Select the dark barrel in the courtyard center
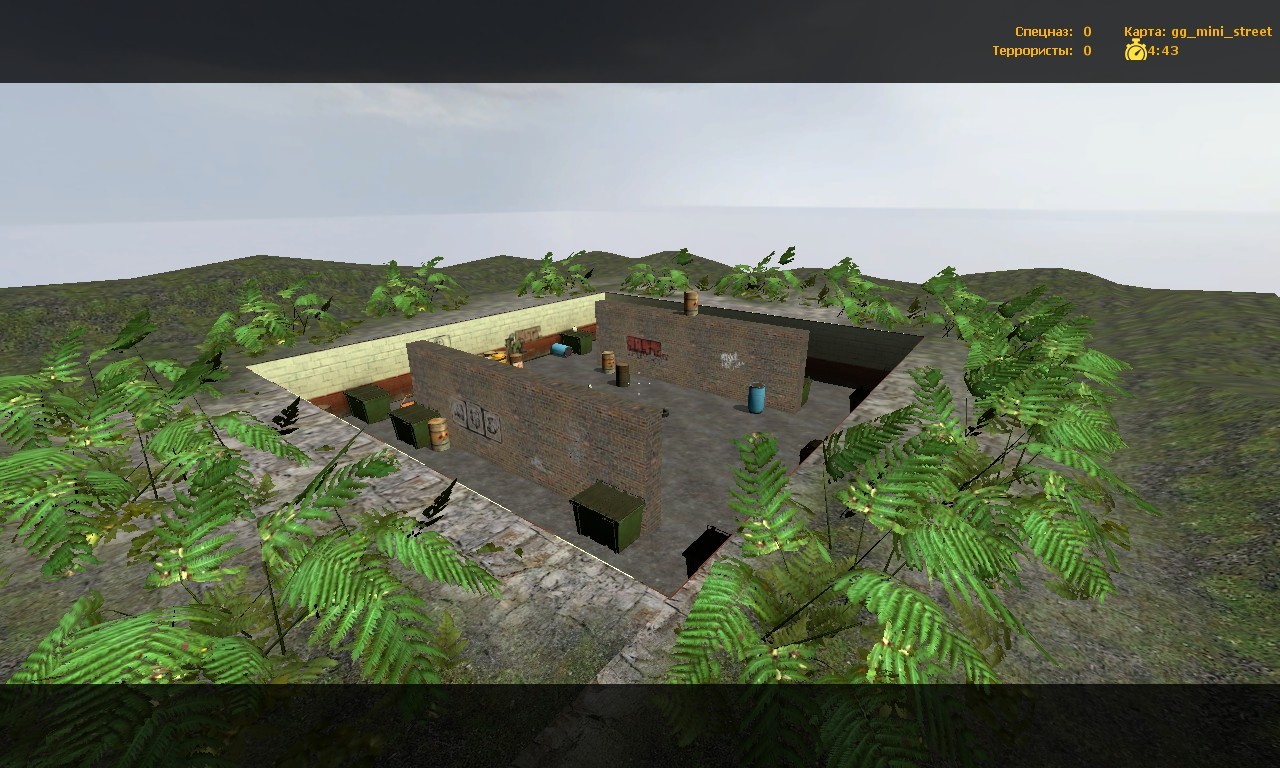The height and width of the screenshot is (768, 1280). [x=622, y=374]
